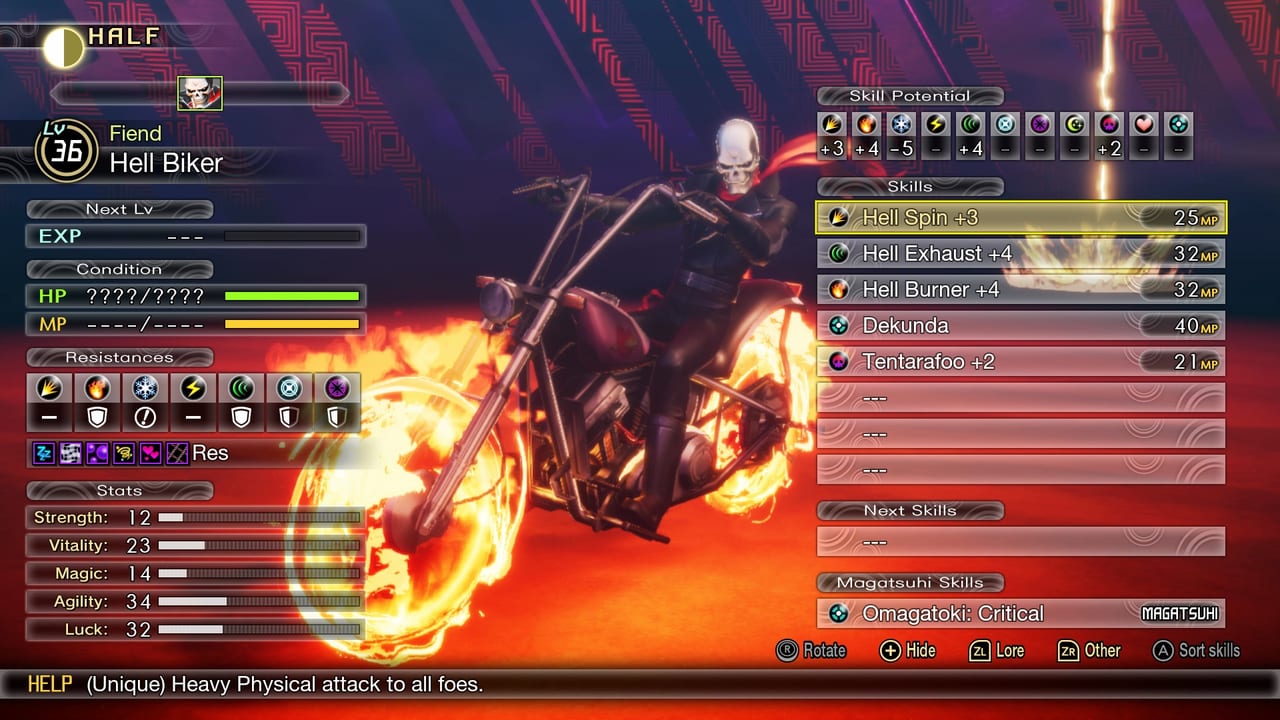Select the Electric resistance icon
Viewport: 1280px width, 720px height.
pos(192,388)
